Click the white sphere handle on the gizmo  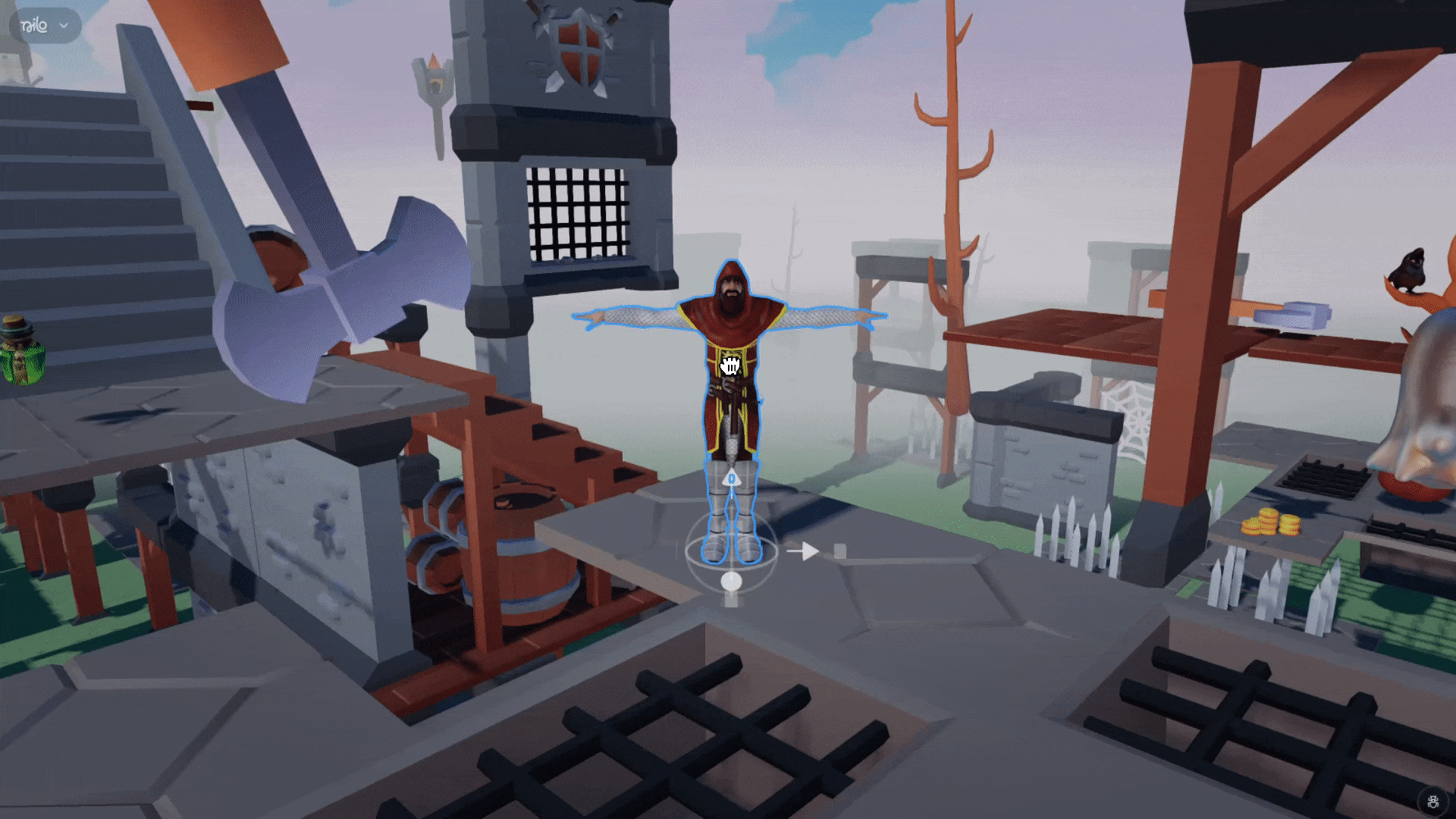coord(731,582)
